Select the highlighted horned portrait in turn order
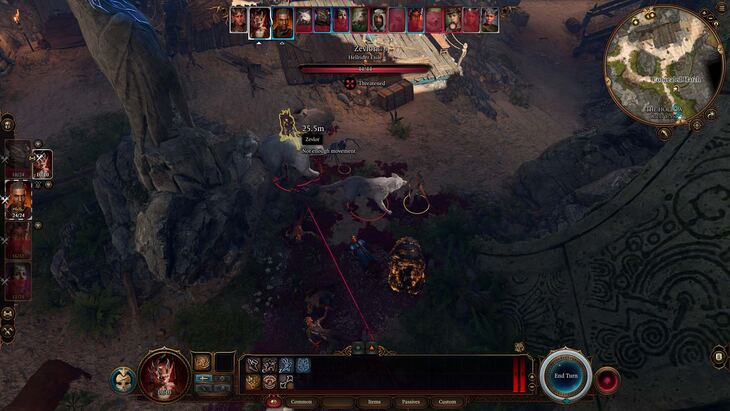This screenshot has width=730, height=411. click(x=260, y=21)
